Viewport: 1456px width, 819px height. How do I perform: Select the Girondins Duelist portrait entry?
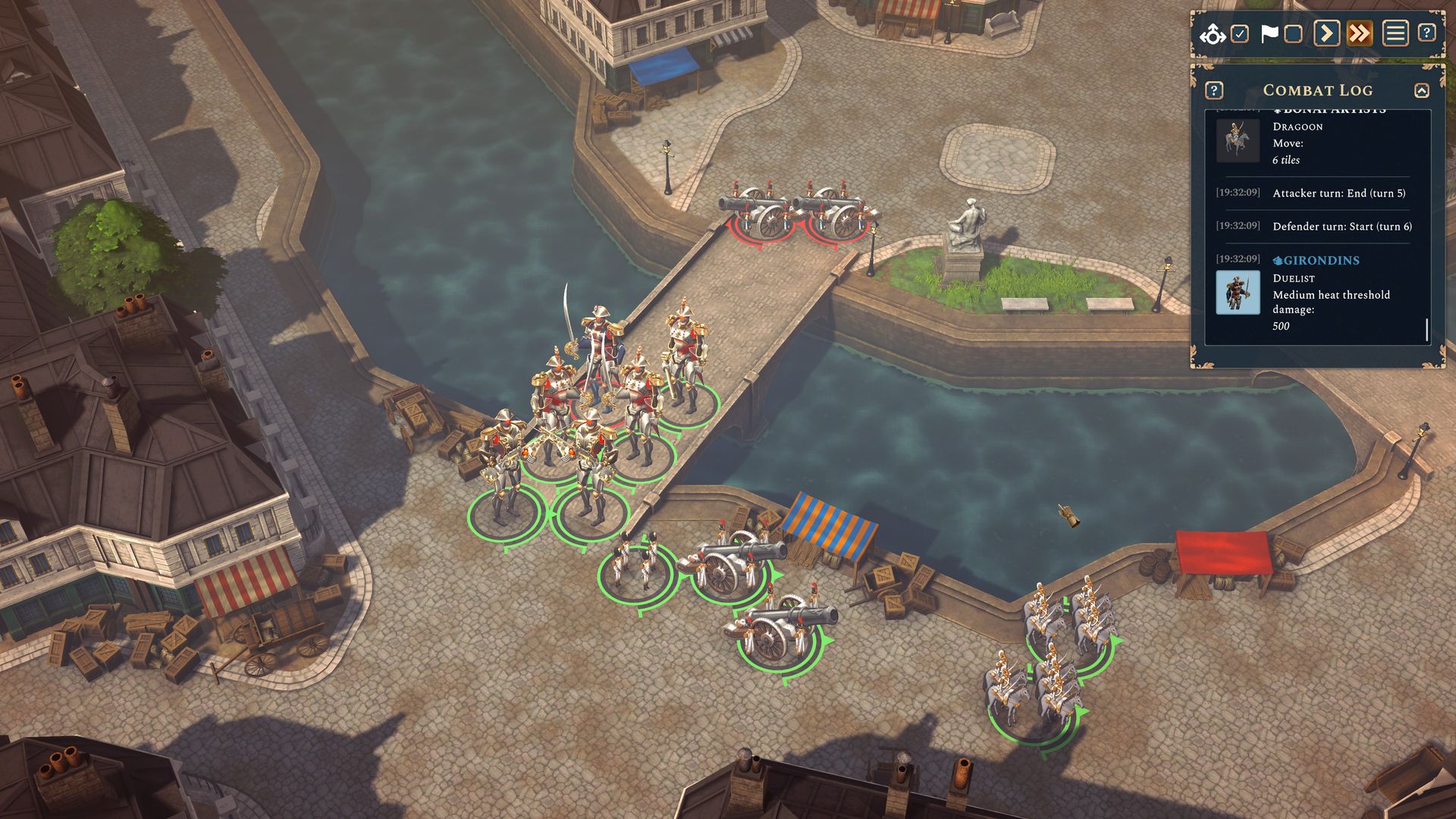[x=1238, y=292]
